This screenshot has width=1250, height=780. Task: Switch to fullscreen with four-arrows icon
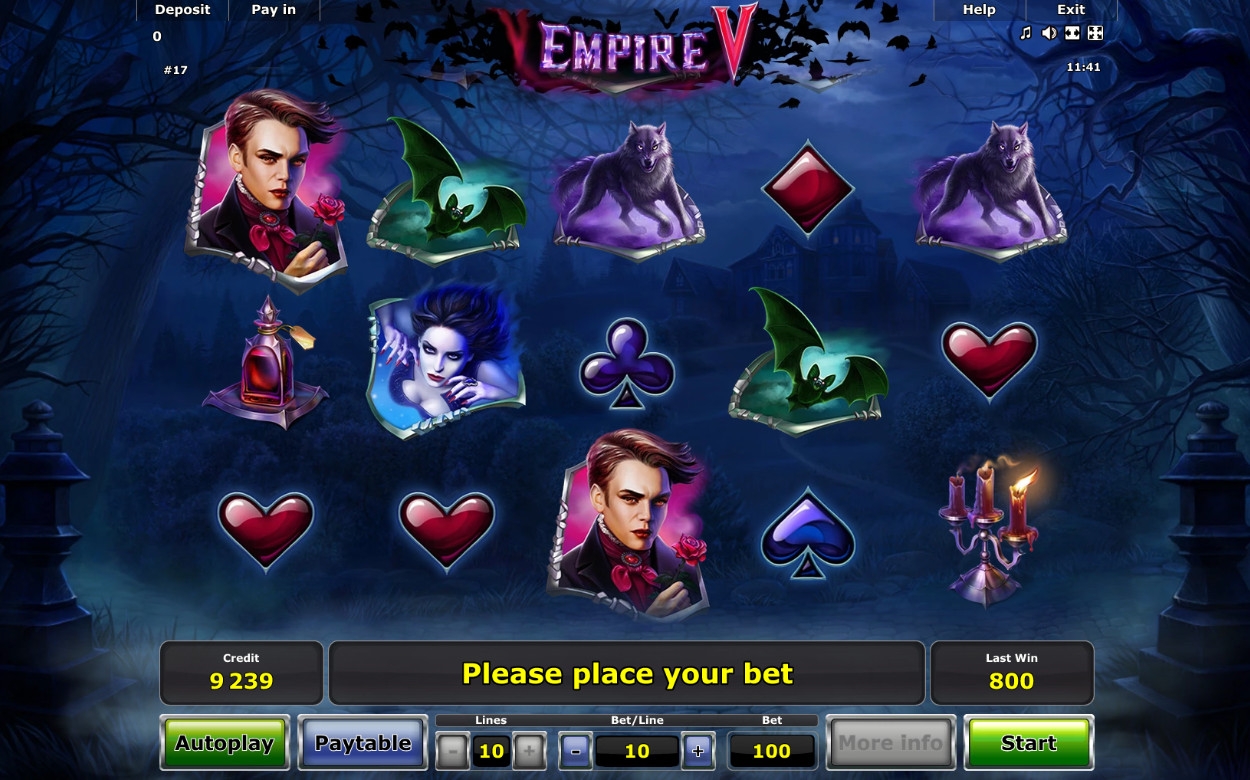click(x=1095, y=33)
